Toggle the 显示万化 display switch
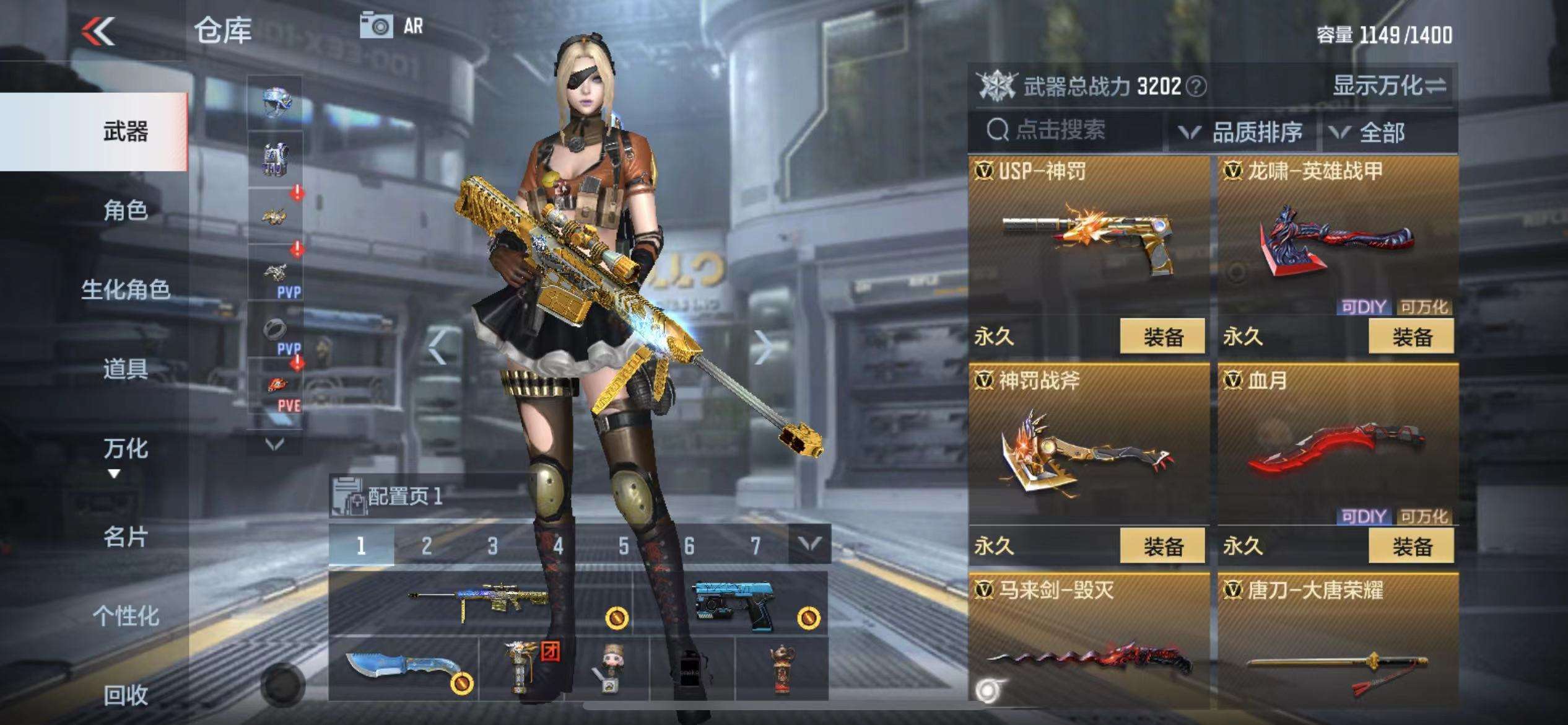 pyautogui.click(x=1390, y=86)
